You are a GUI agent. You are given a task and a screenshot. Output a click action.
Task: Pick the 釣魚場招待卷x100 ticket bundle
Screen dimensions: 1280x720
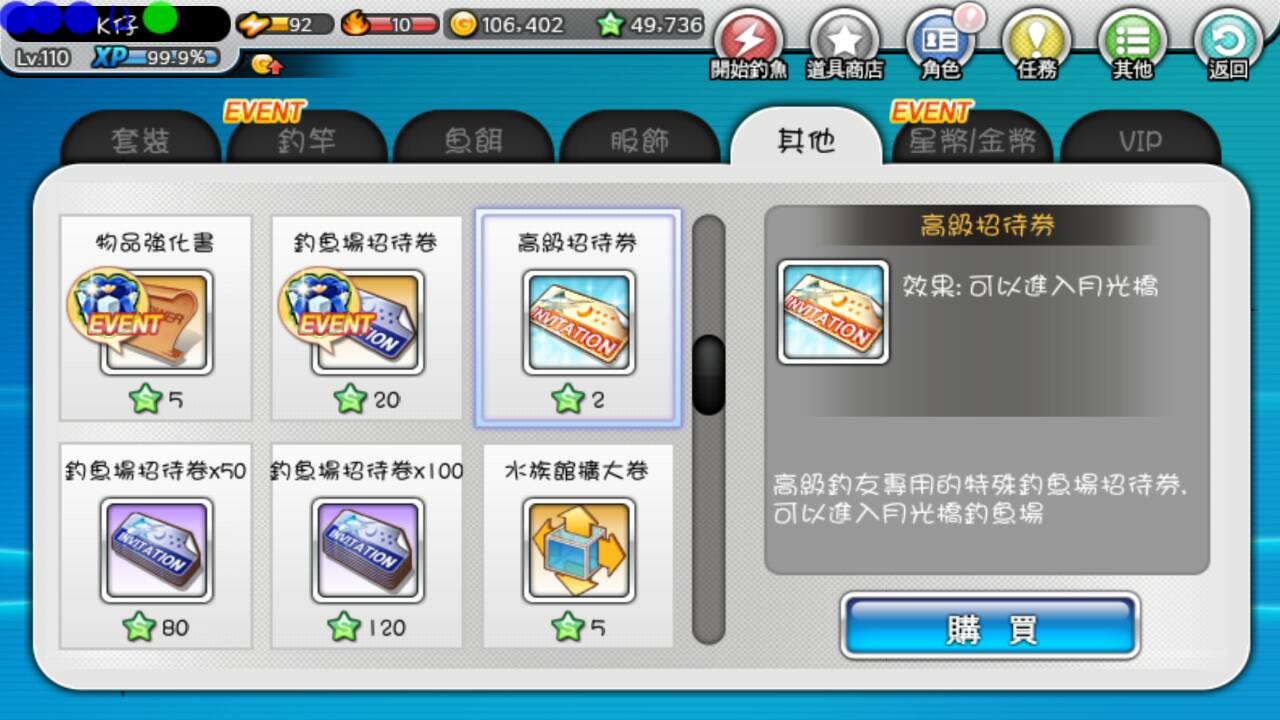pyautogui.click(x=366, y=550)
